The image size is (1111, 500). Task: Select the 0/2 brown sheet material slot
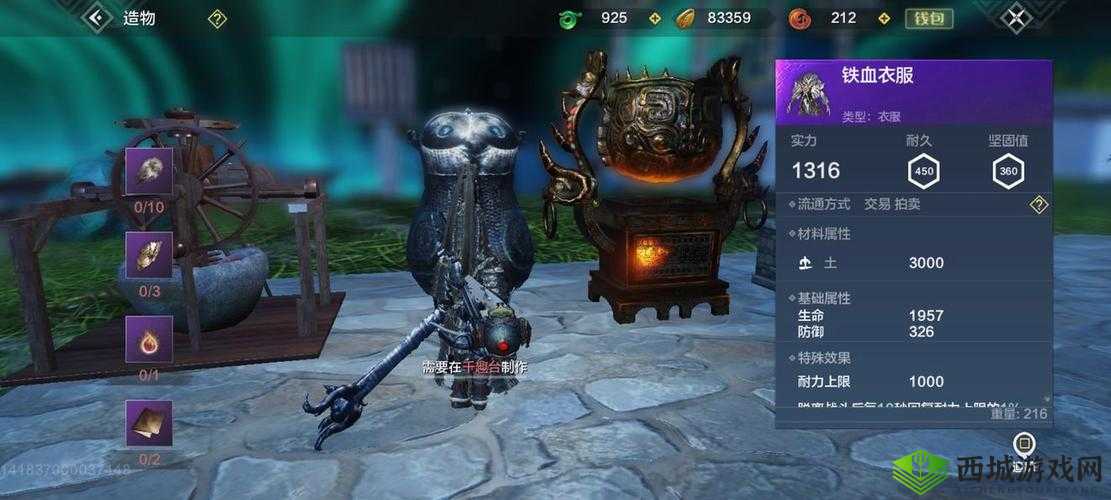point(149,423)
